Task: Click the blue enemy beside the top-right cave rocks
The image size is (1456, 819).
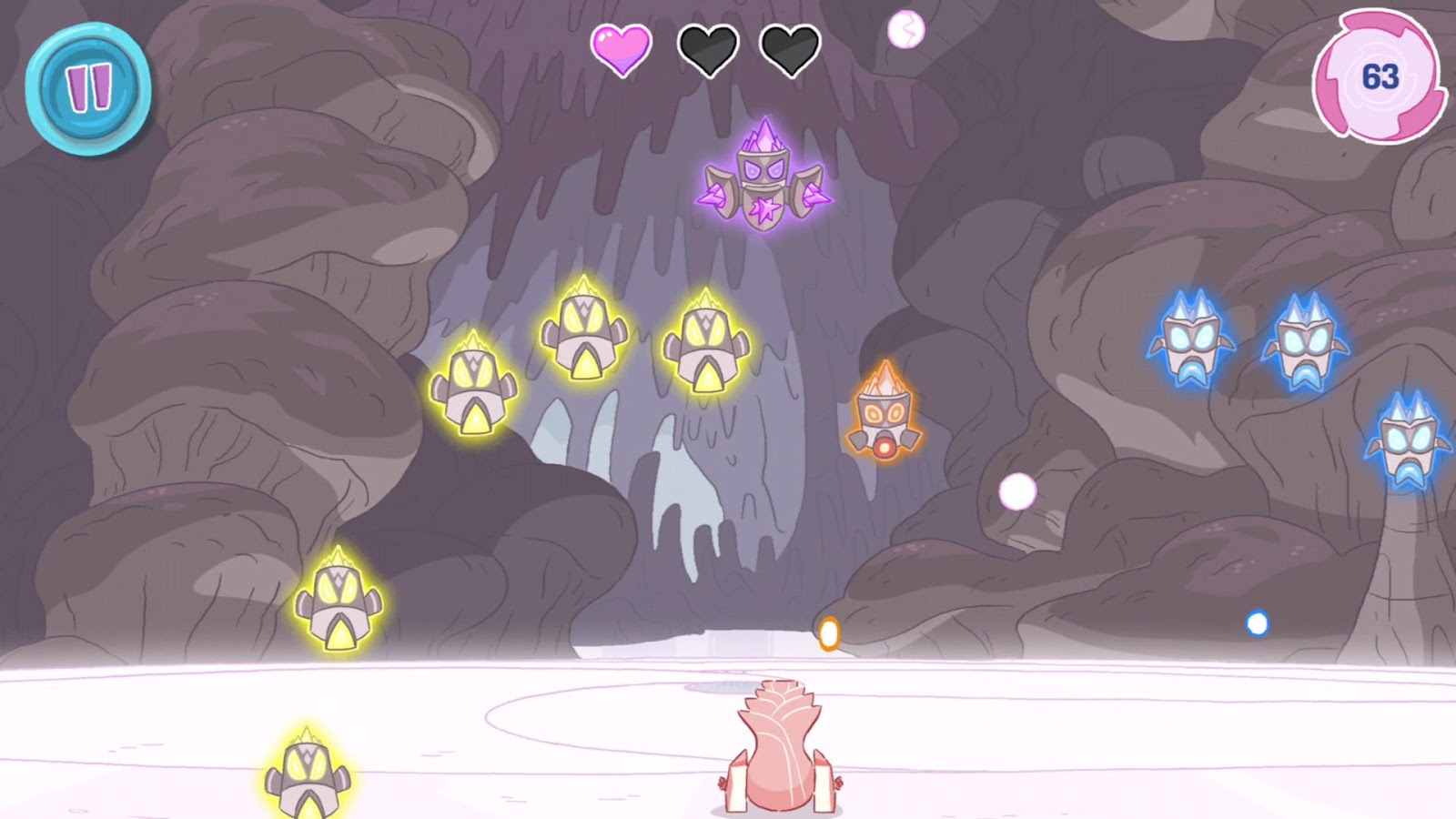Action: coord(1306,341)
